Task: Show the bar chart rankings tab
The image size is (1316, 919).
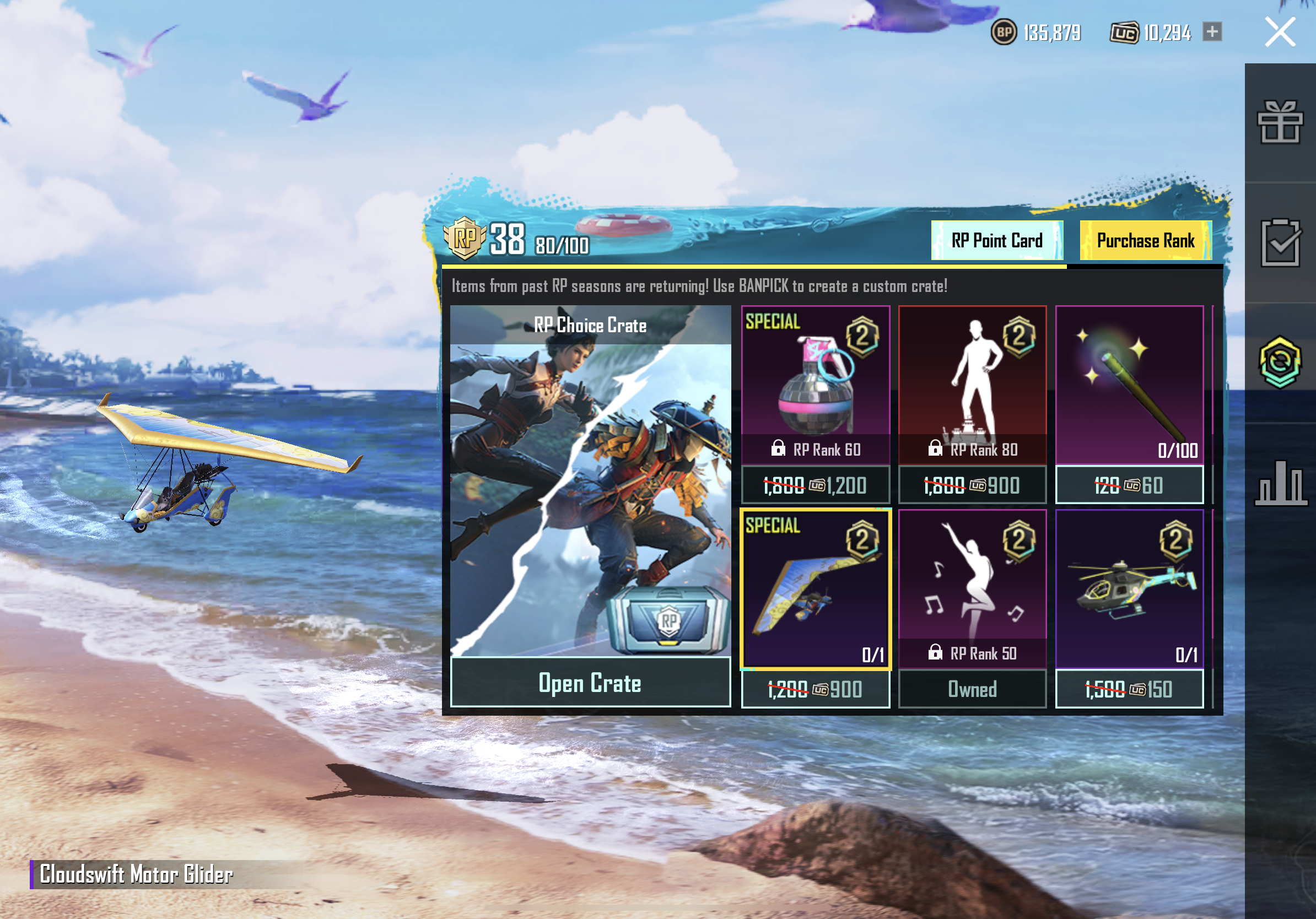Action: [x=1280, y=483]
